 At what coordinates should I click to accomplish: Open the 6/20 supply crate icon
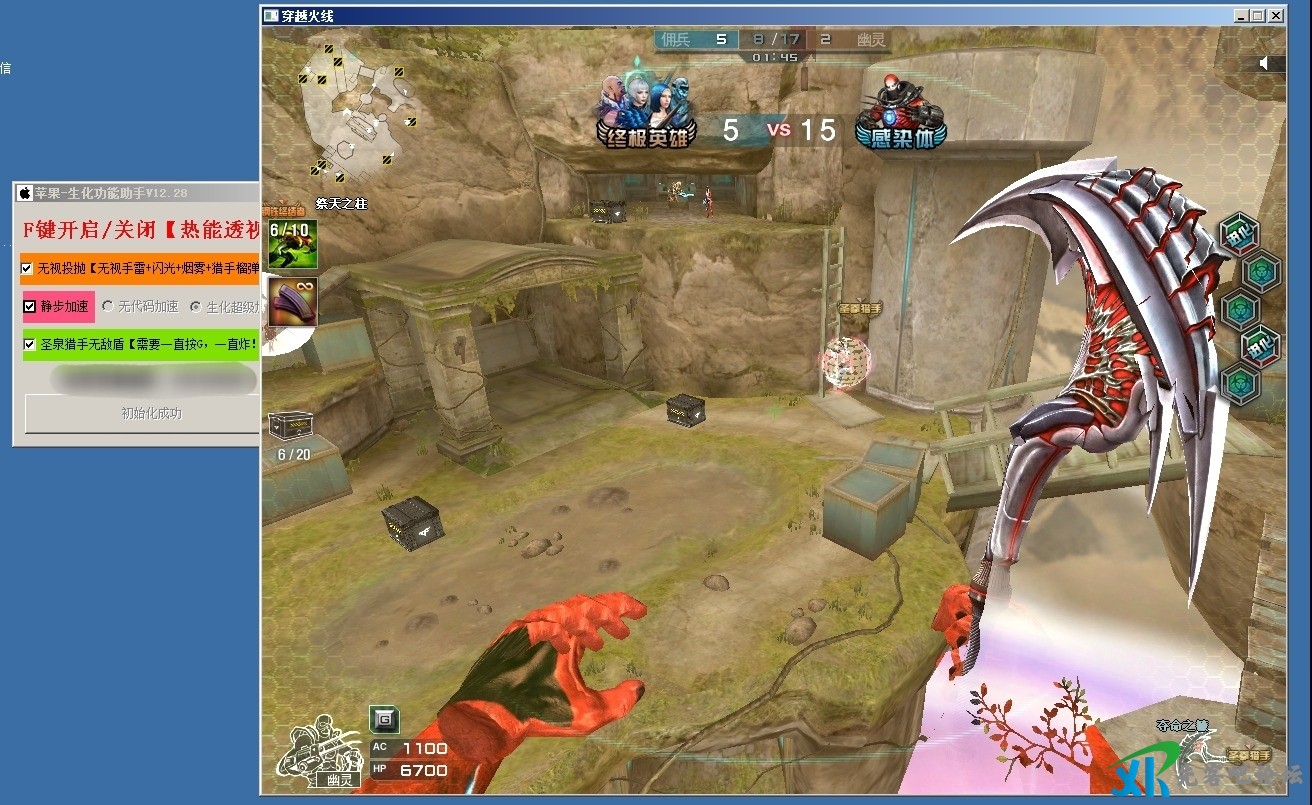[x=291, y=425]
